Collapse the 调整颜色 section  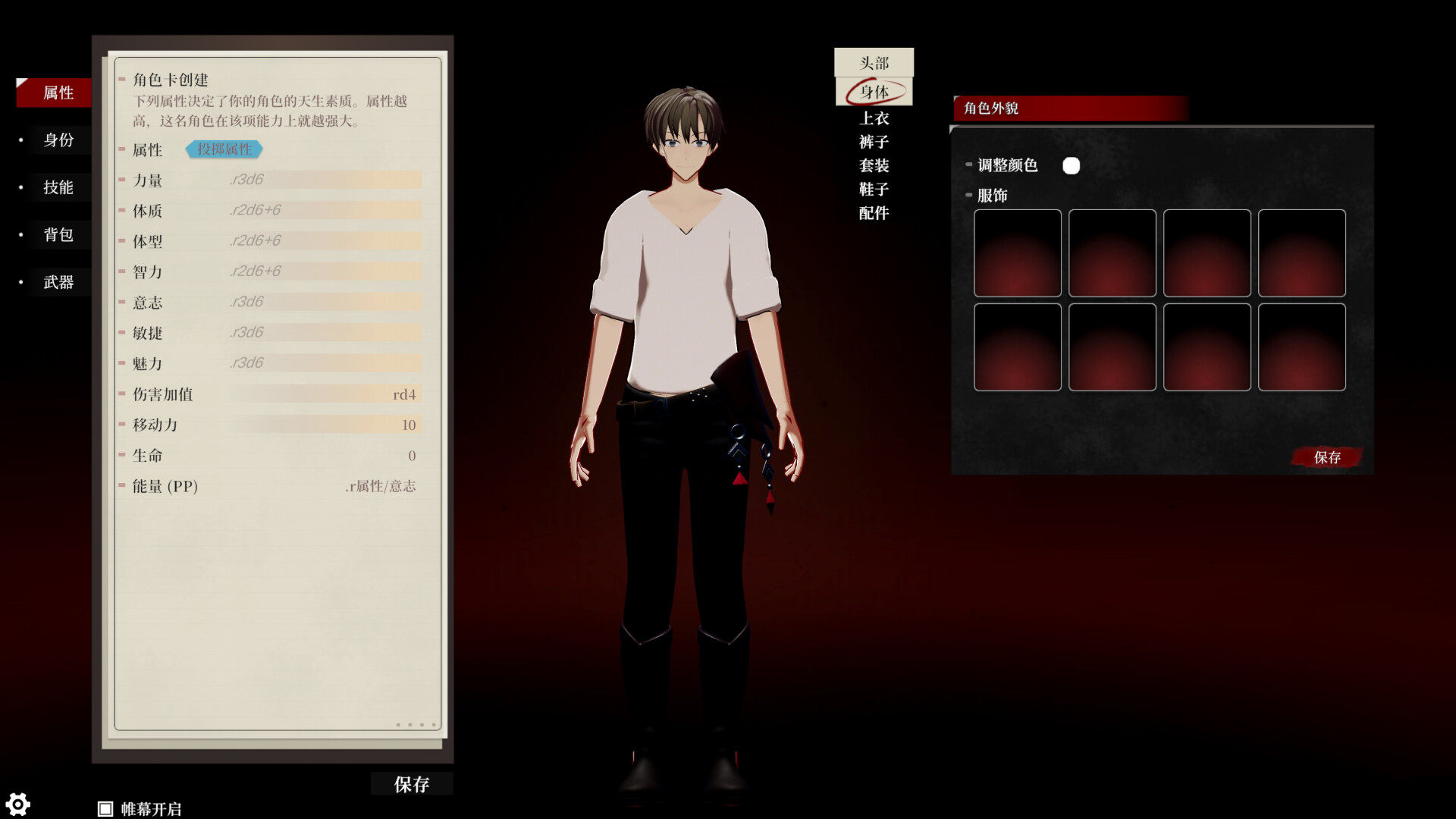click(x=968, y=165)
